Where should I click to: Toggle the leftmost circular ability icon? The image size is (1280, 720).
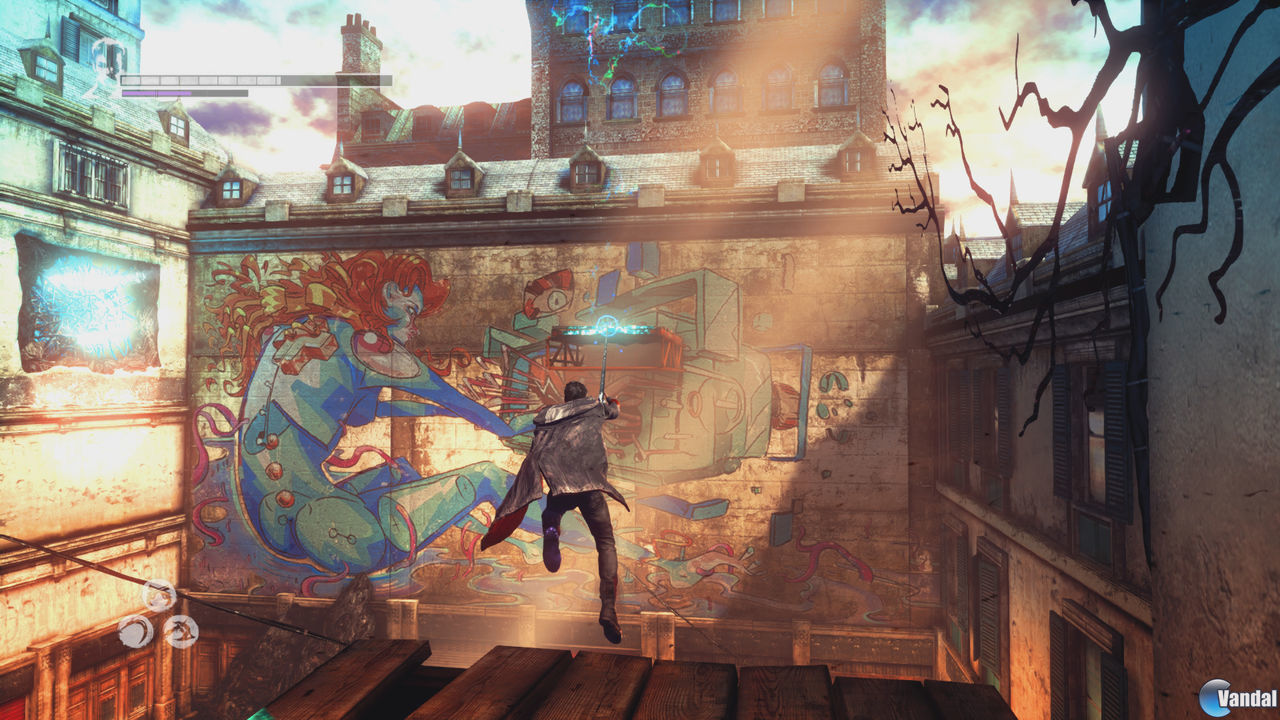(136, 630)
